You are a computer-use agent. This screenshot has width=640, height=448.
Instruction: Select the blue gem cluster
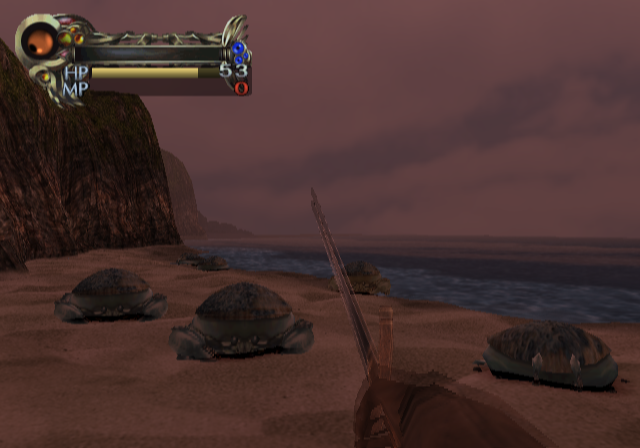point(239,52)
